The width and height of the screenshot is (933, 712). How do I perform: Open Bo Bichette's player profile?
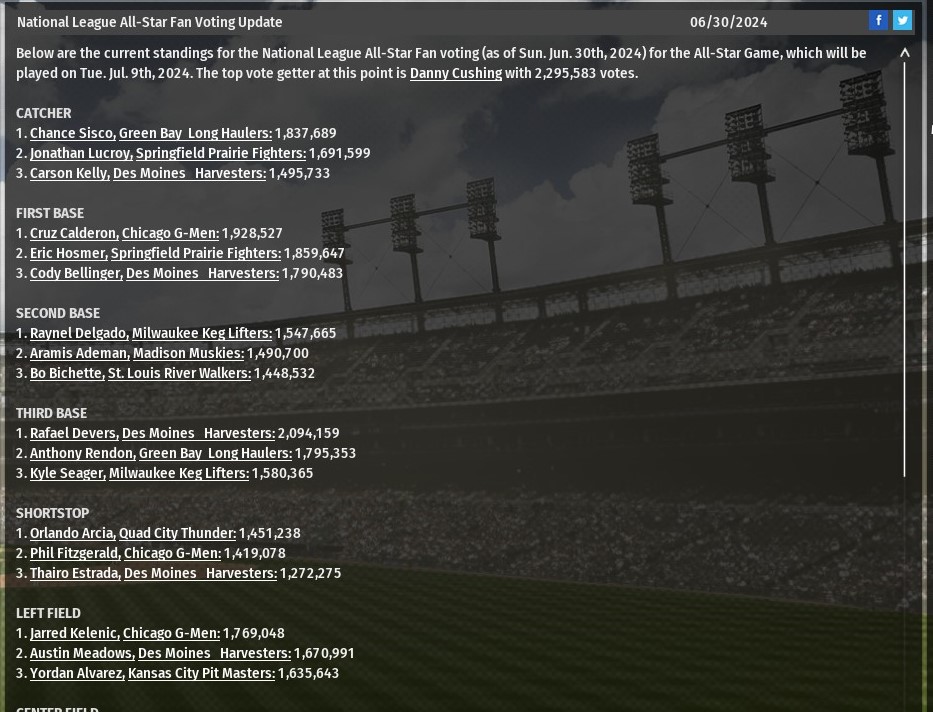pyautogui.click(x=66, y=373)
